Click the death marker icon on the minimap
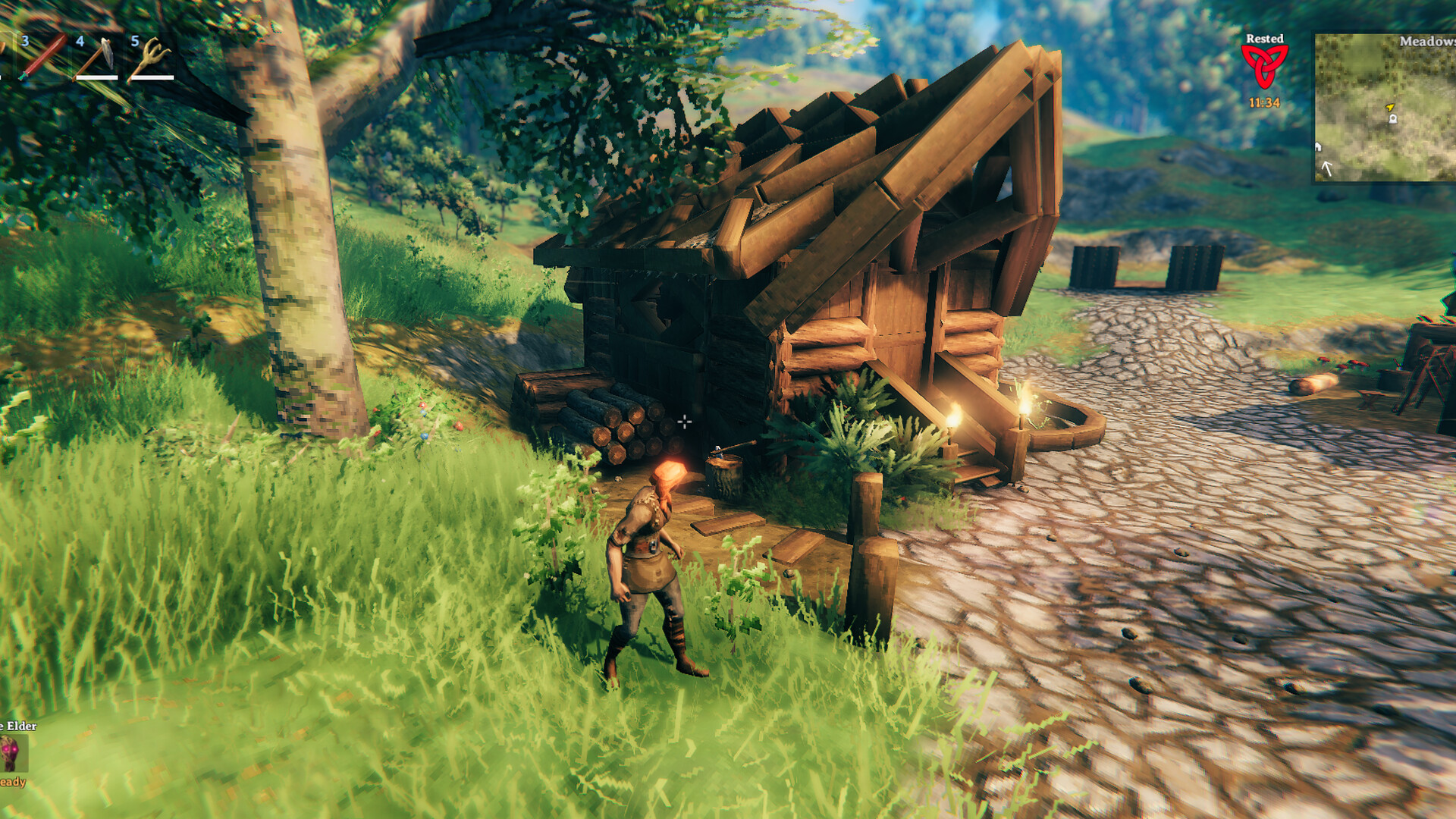The width and height of the screenshot is (1456, 819). 1393,119
